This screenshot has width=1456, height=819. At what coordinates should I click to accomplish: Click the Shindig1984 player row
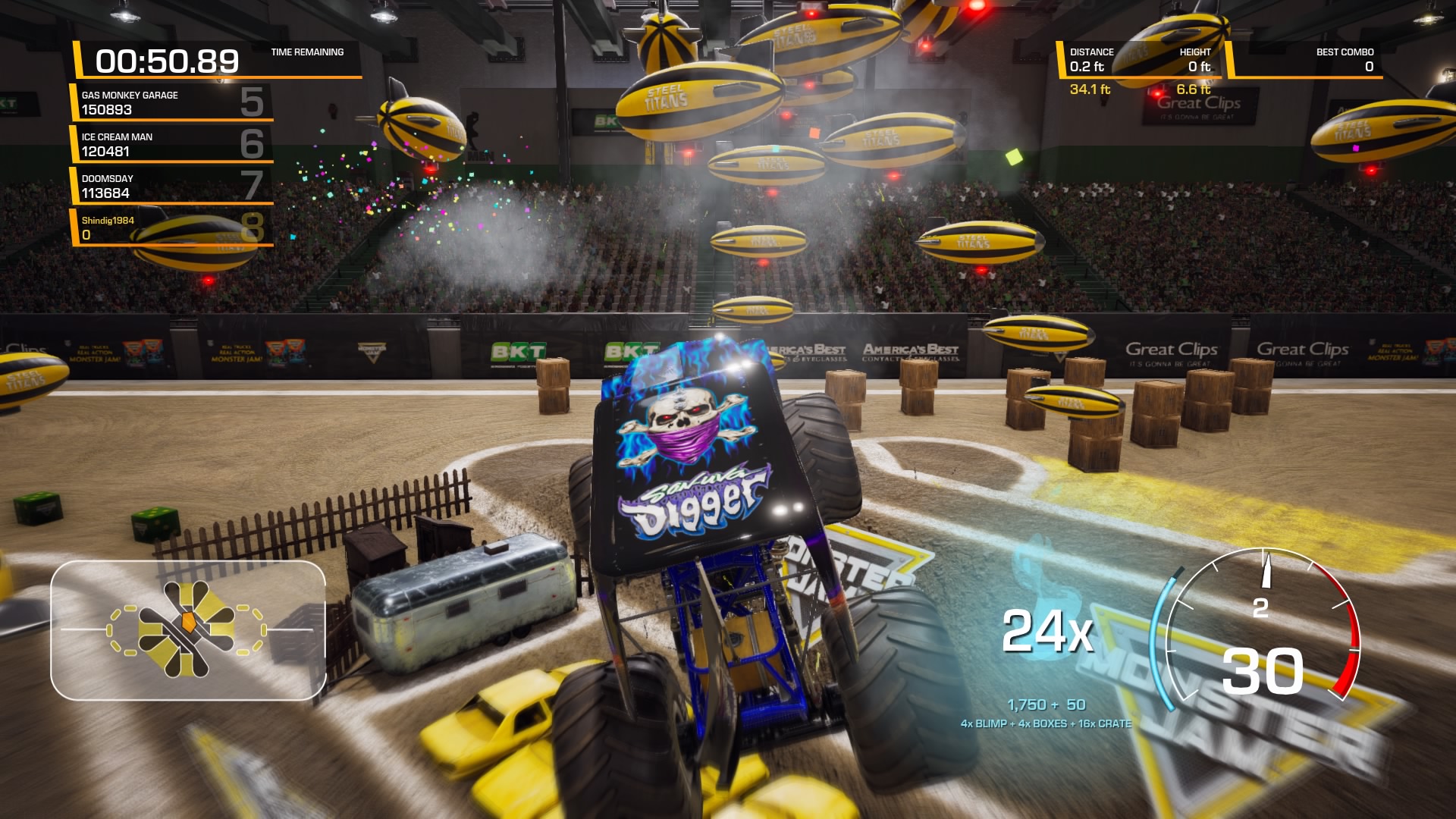[172, 227]
